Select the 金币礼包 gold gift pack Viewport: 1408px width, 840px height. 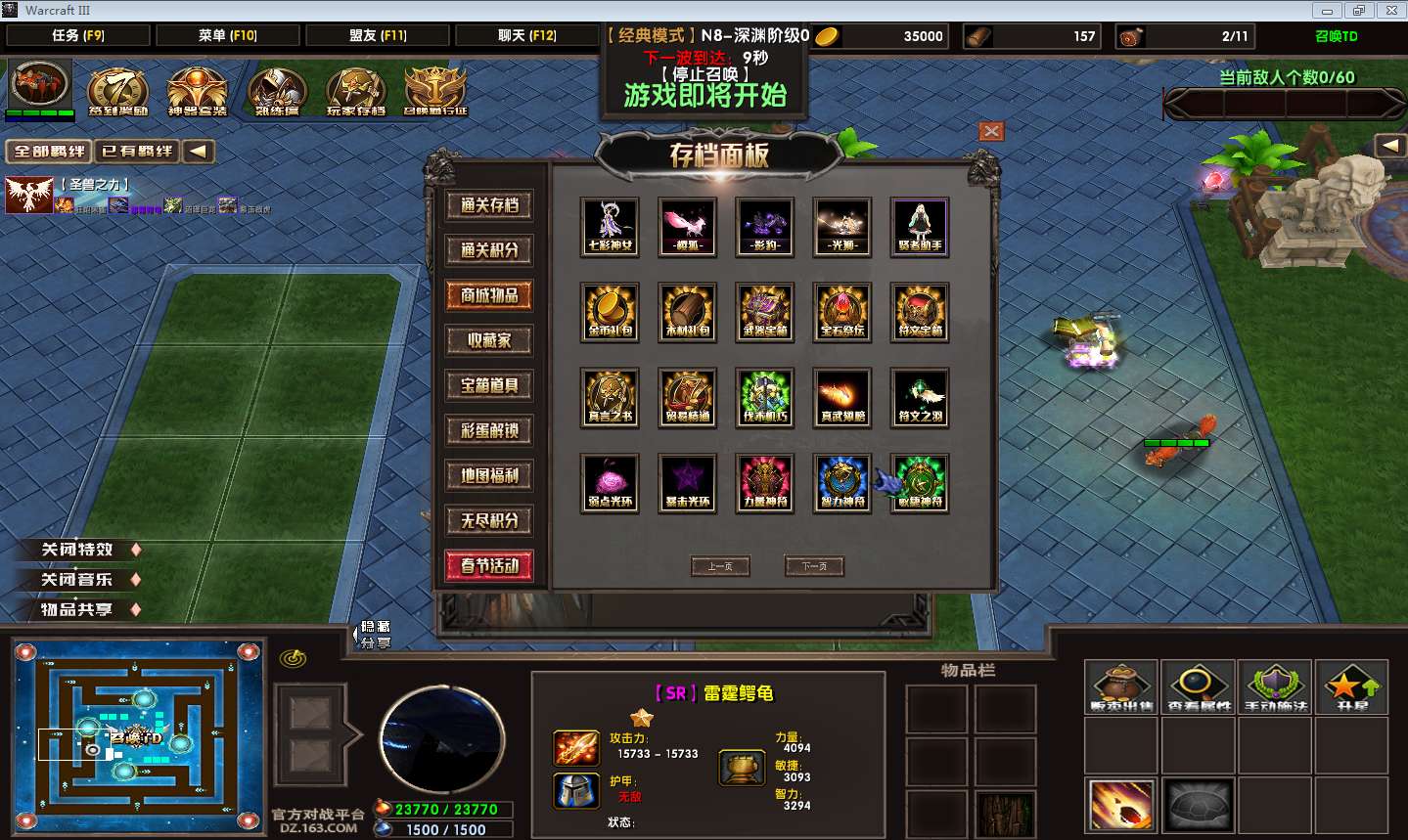pos(610,311)
